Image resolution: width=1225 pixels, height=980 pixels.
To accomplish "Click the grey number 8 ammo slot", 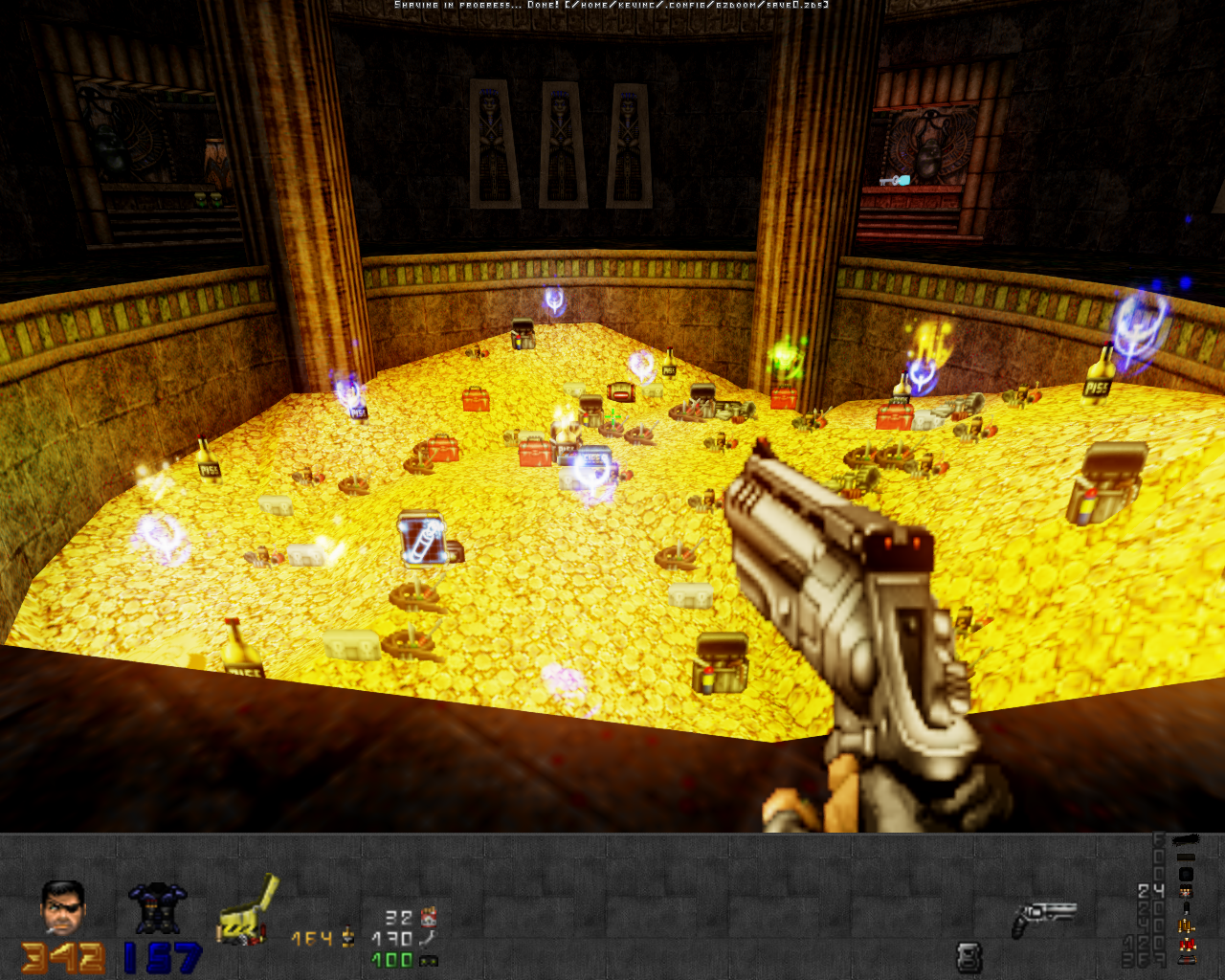I will 969,956.
